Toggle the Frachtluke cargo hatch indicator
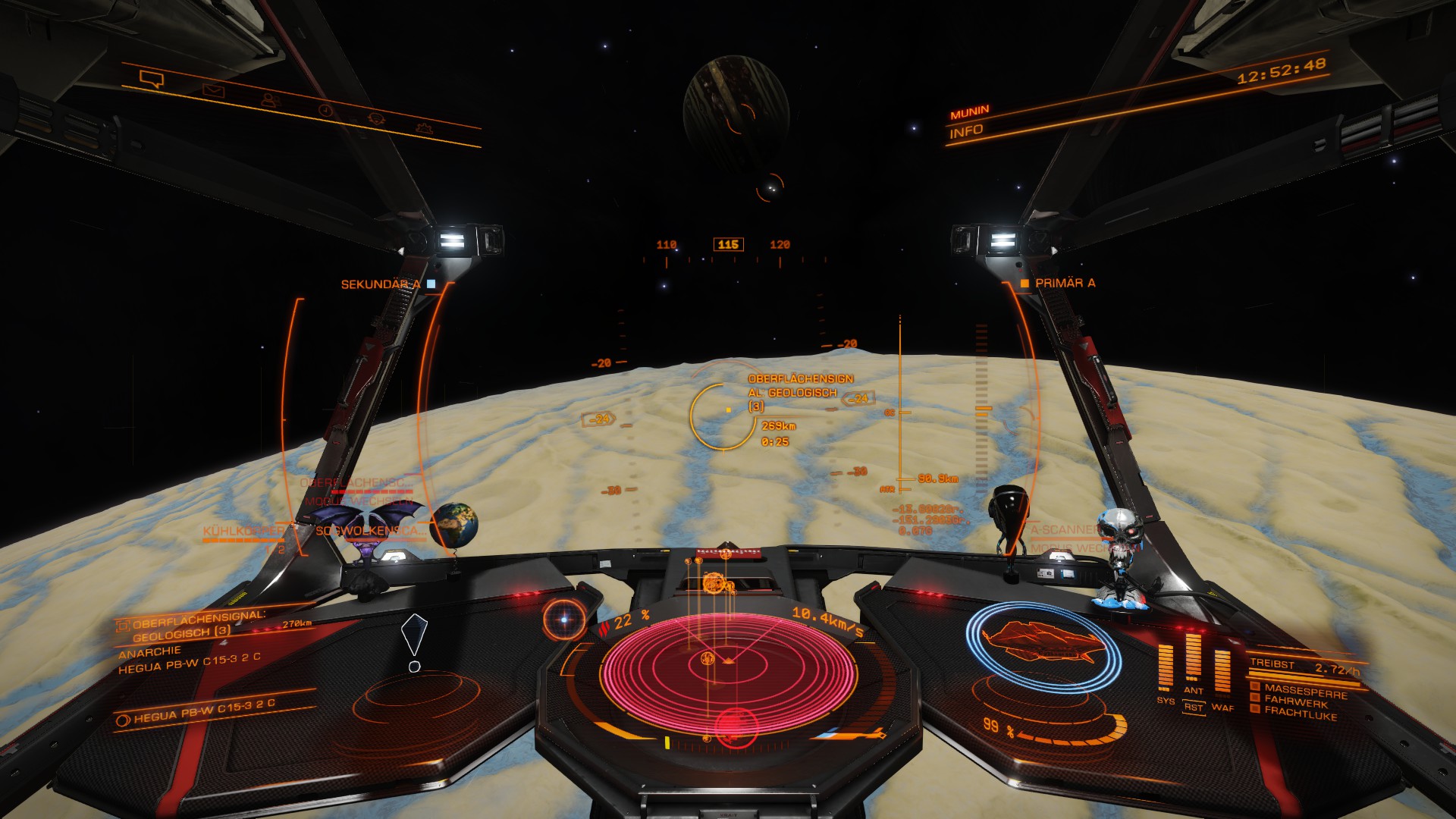 pyautogui.click(x=1300, y=714)
